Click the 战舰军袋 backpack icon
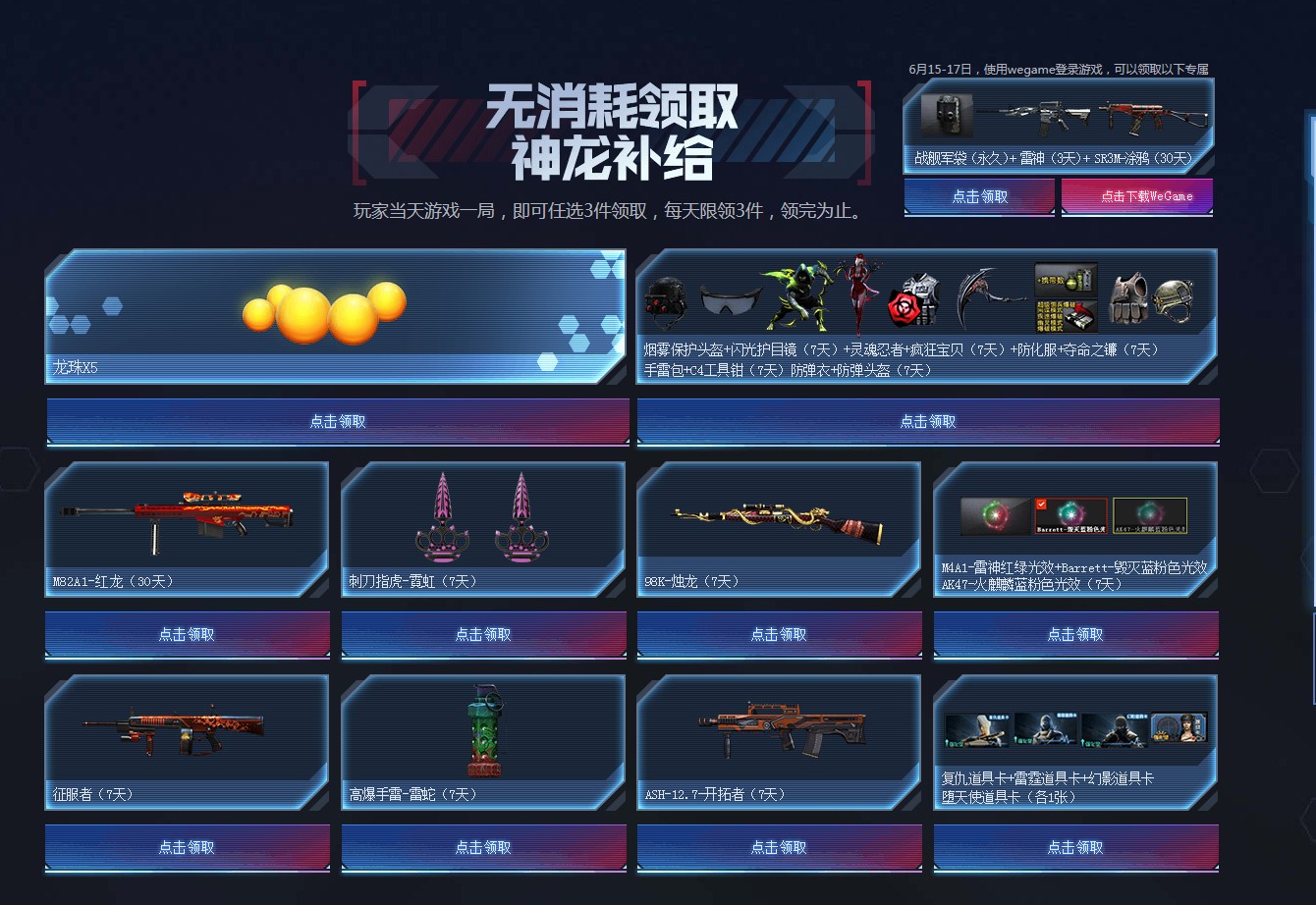Image resolution: width=1316 pixels, height=905 pixels. [x=946, y=116]
